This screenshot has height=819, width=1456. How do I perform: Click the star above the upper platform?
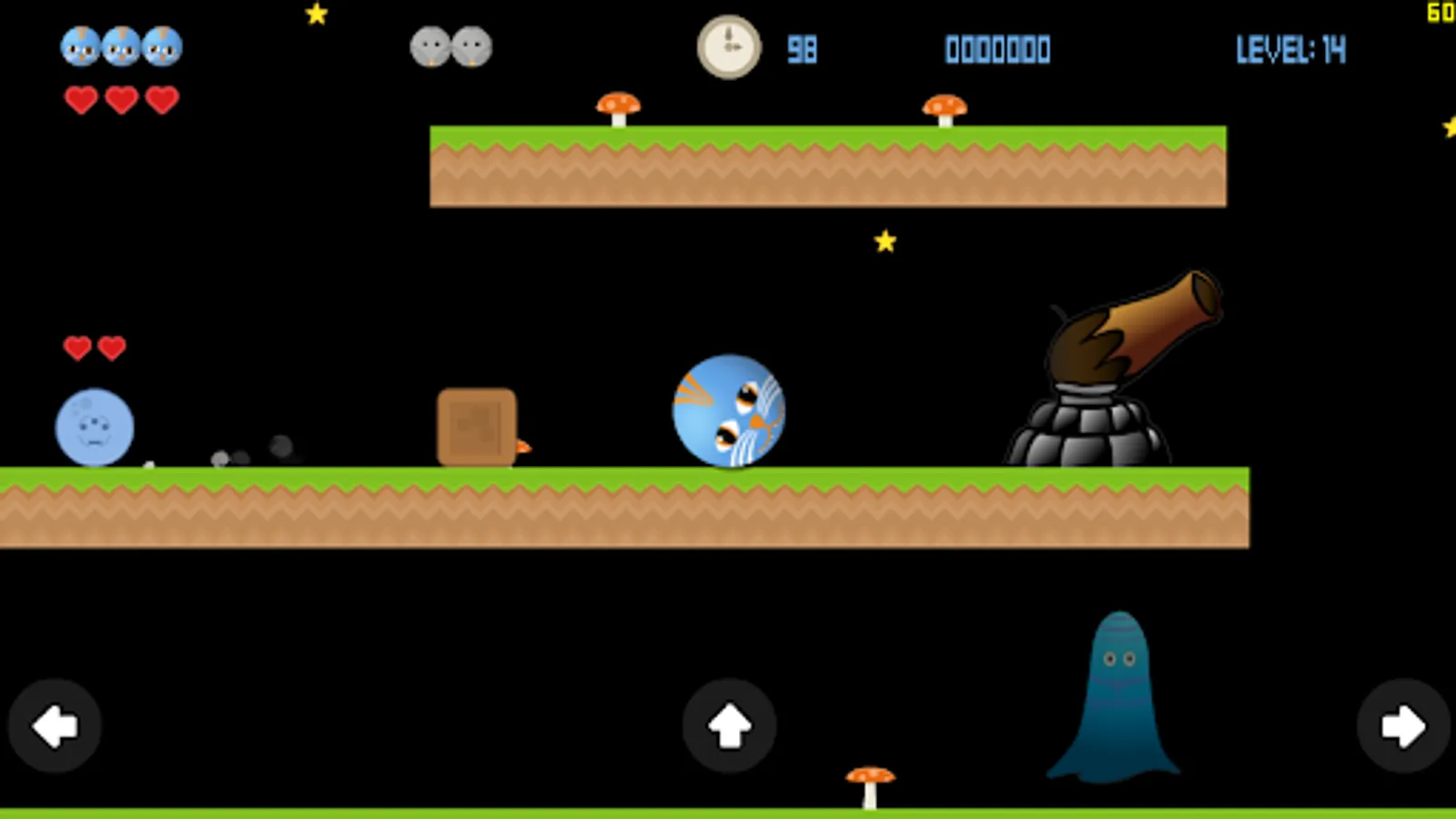[885, 241]
